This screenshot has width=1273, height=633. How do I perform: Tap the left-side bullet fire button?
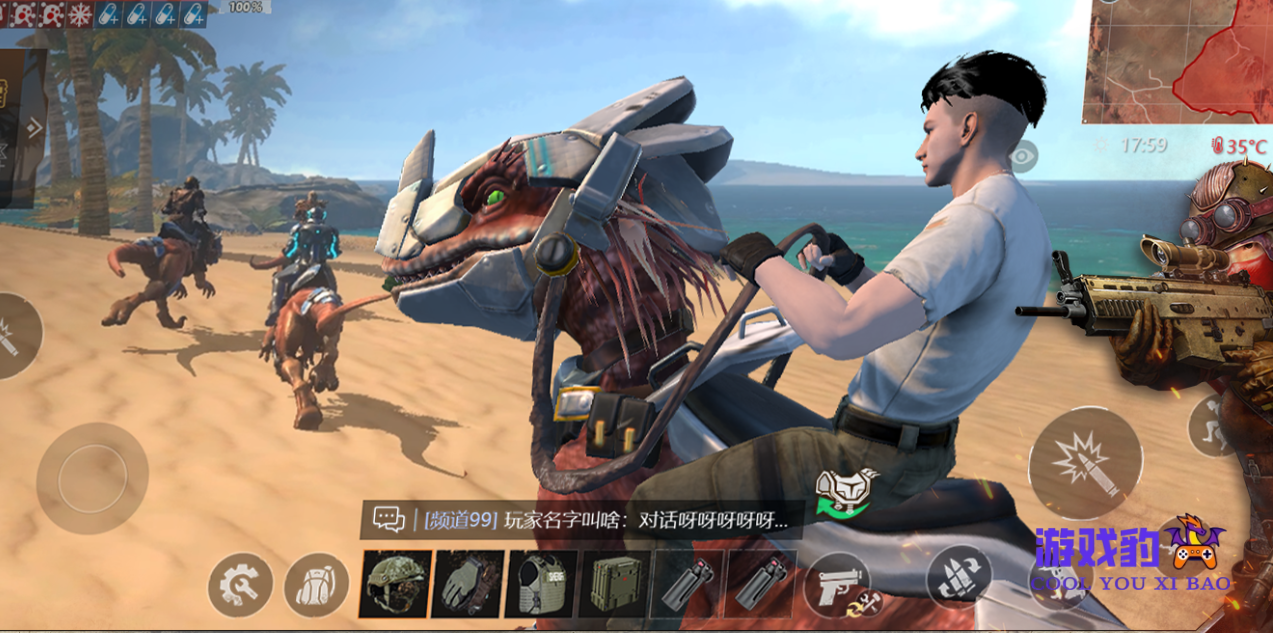coord(12,336)
